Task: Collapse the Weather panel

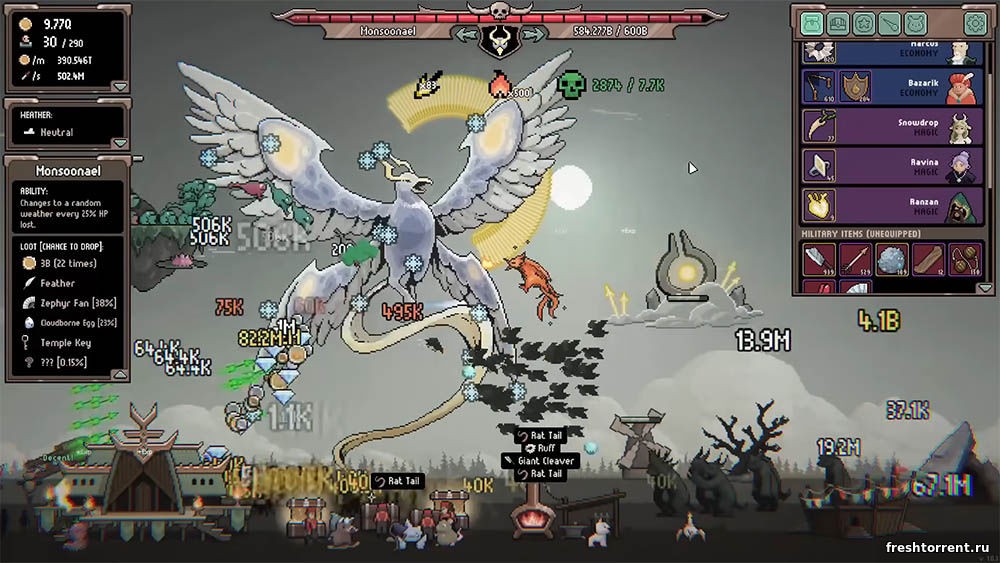Action: coord(119,143)
